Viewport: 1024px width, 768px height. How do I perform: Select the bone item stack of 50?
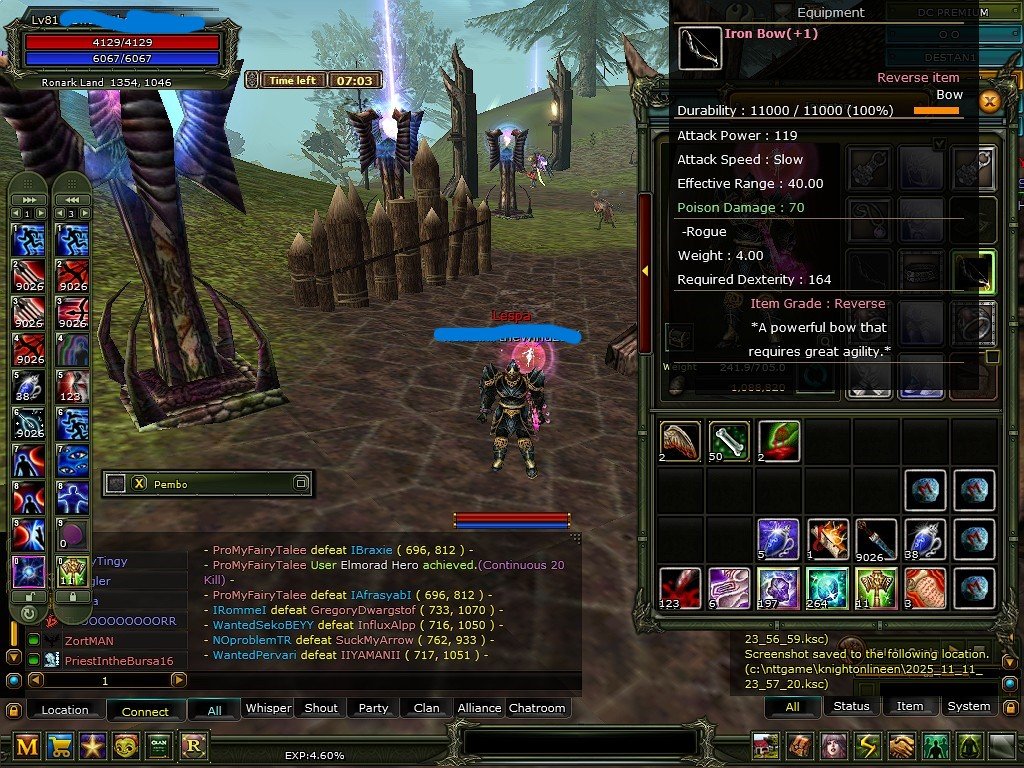(x=730, y=441)
